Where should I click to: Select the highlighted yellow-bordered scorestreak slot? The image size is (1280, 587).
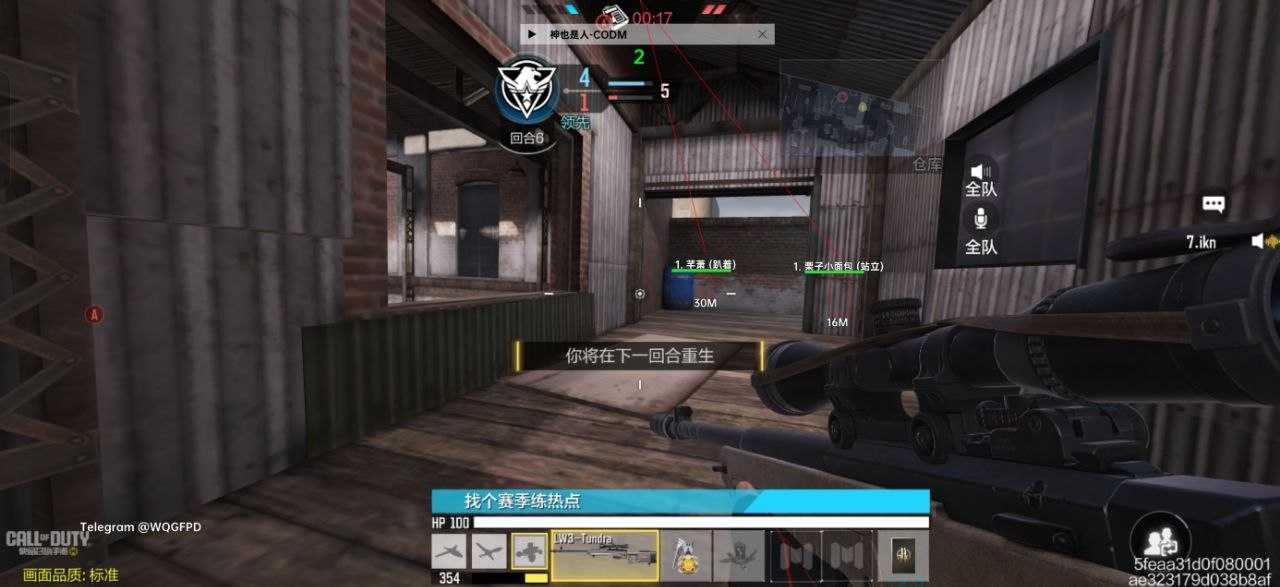point(529,551)
